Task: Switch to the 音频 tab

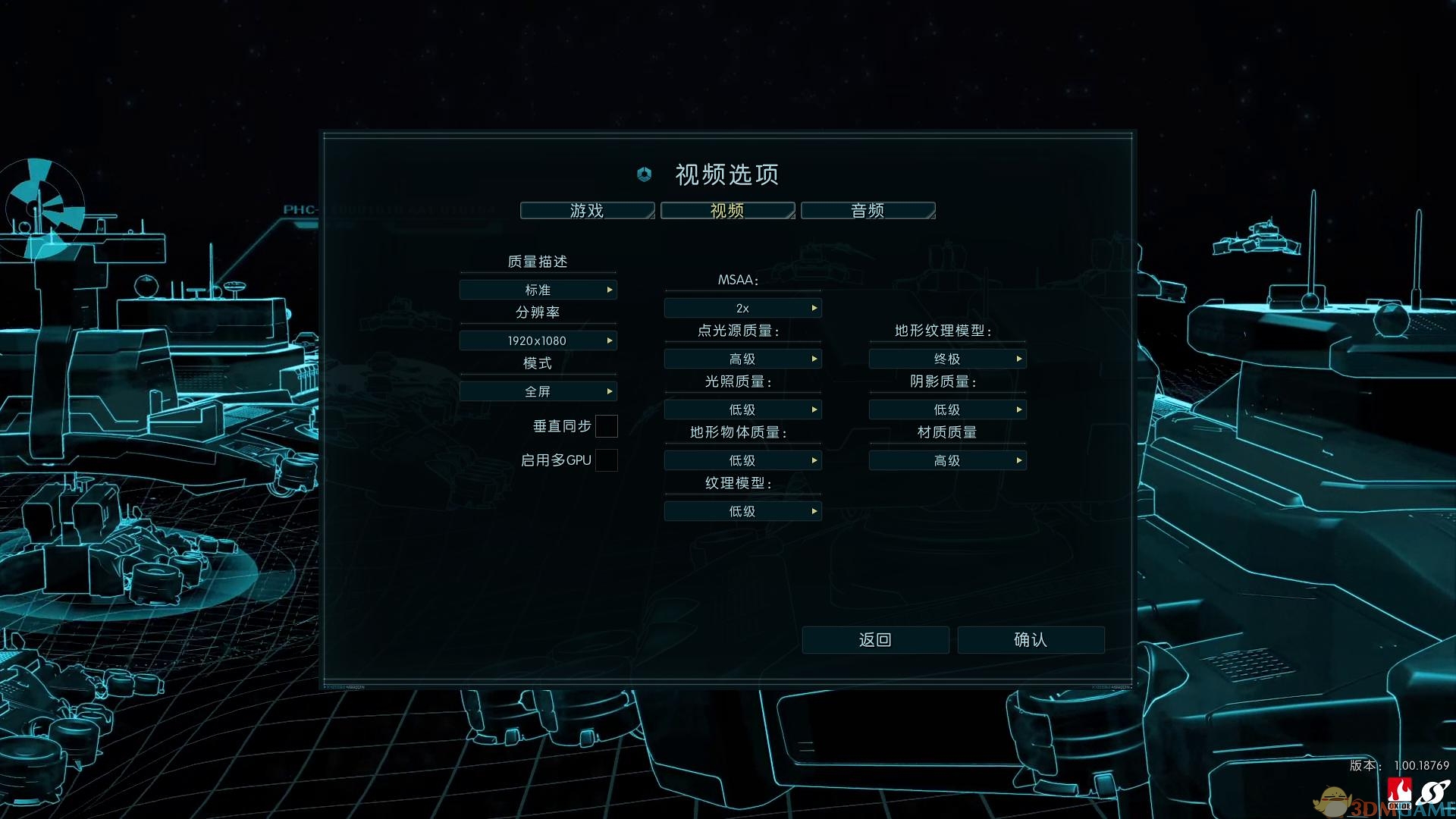Action: [x=867, y=210]
